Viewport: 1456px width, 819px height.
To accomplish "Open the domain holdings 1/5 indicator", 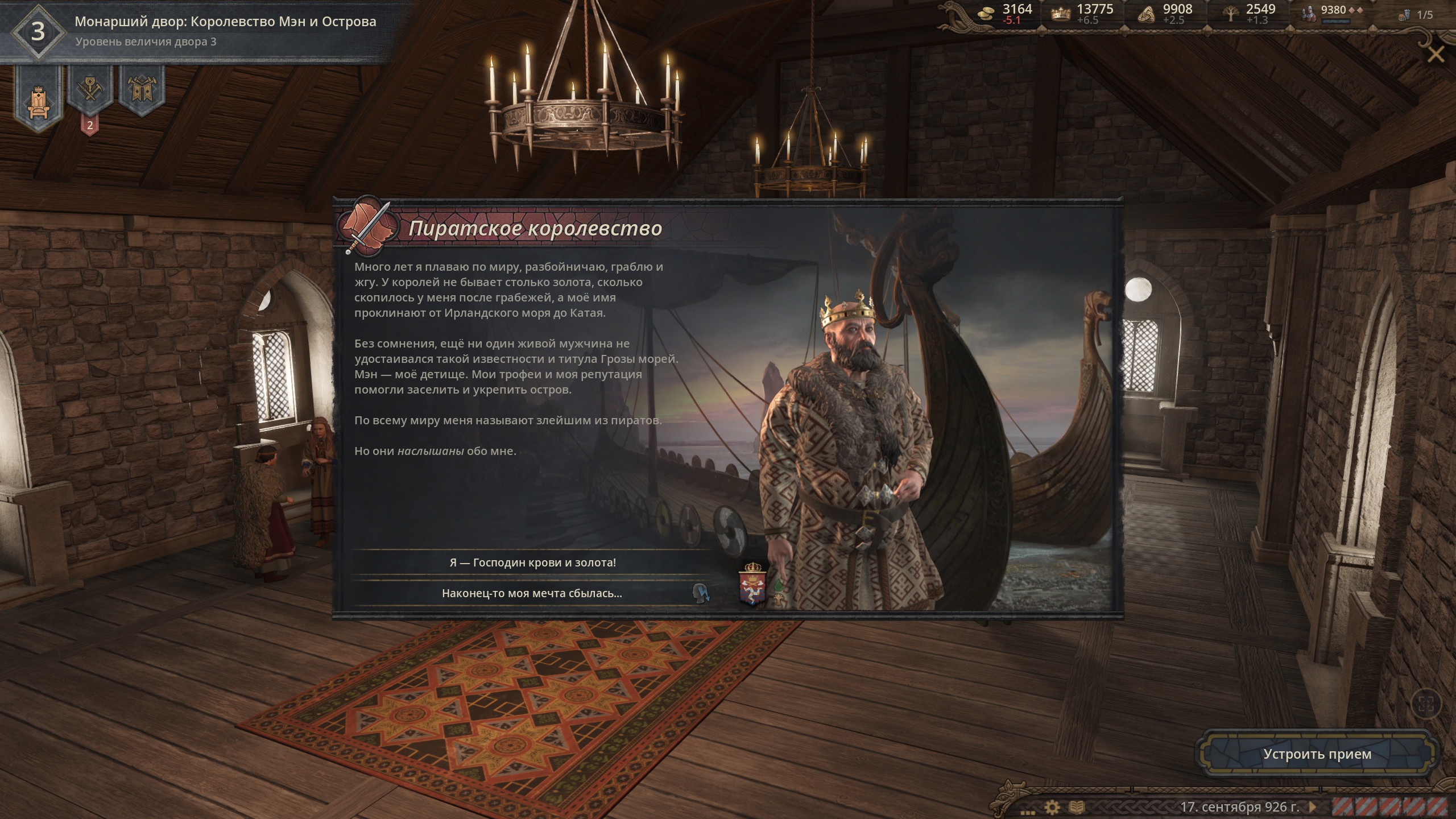I will tap(1415, 15).
